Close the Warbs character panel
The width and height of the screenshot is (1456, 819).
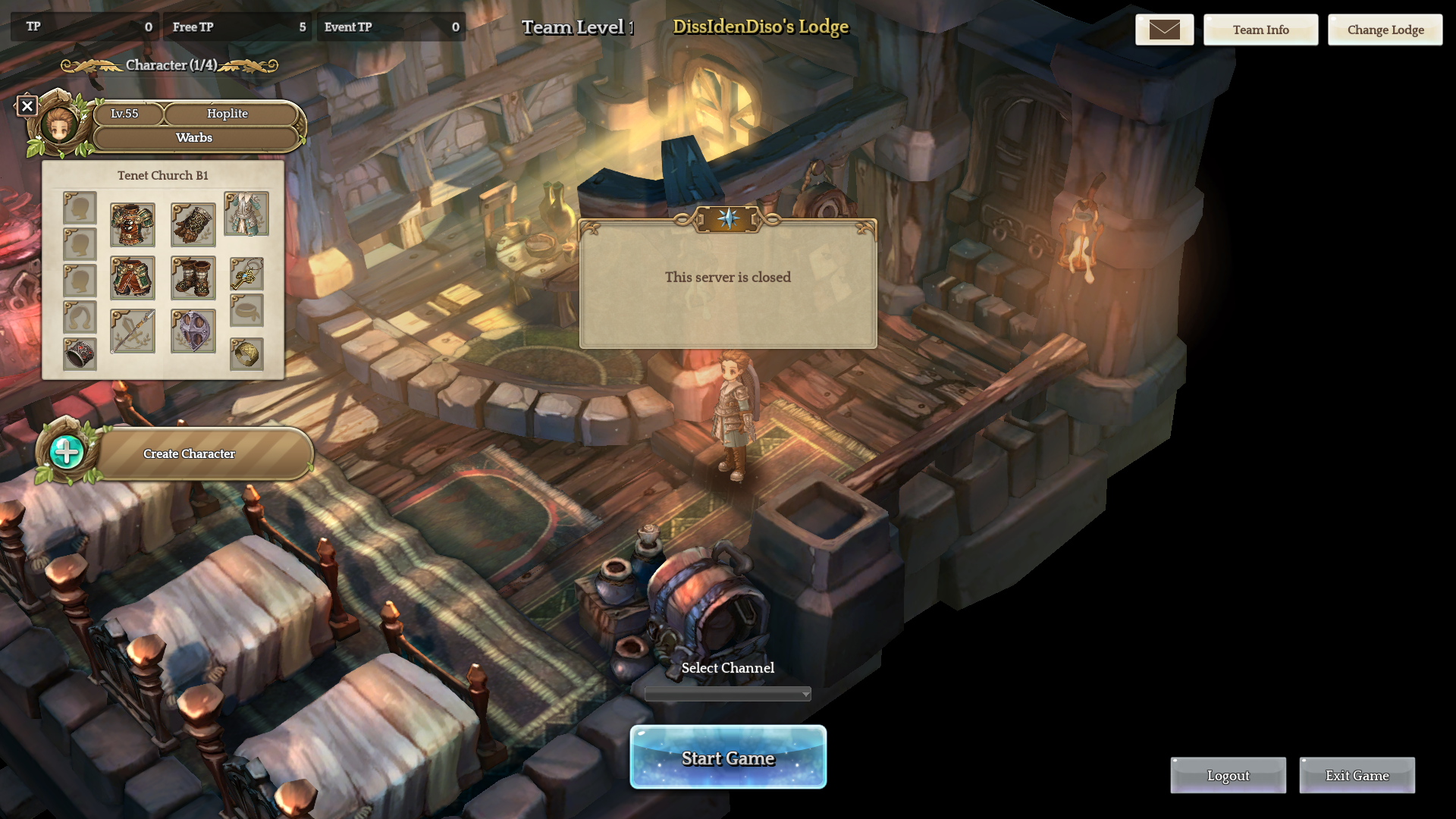[27, 106]
